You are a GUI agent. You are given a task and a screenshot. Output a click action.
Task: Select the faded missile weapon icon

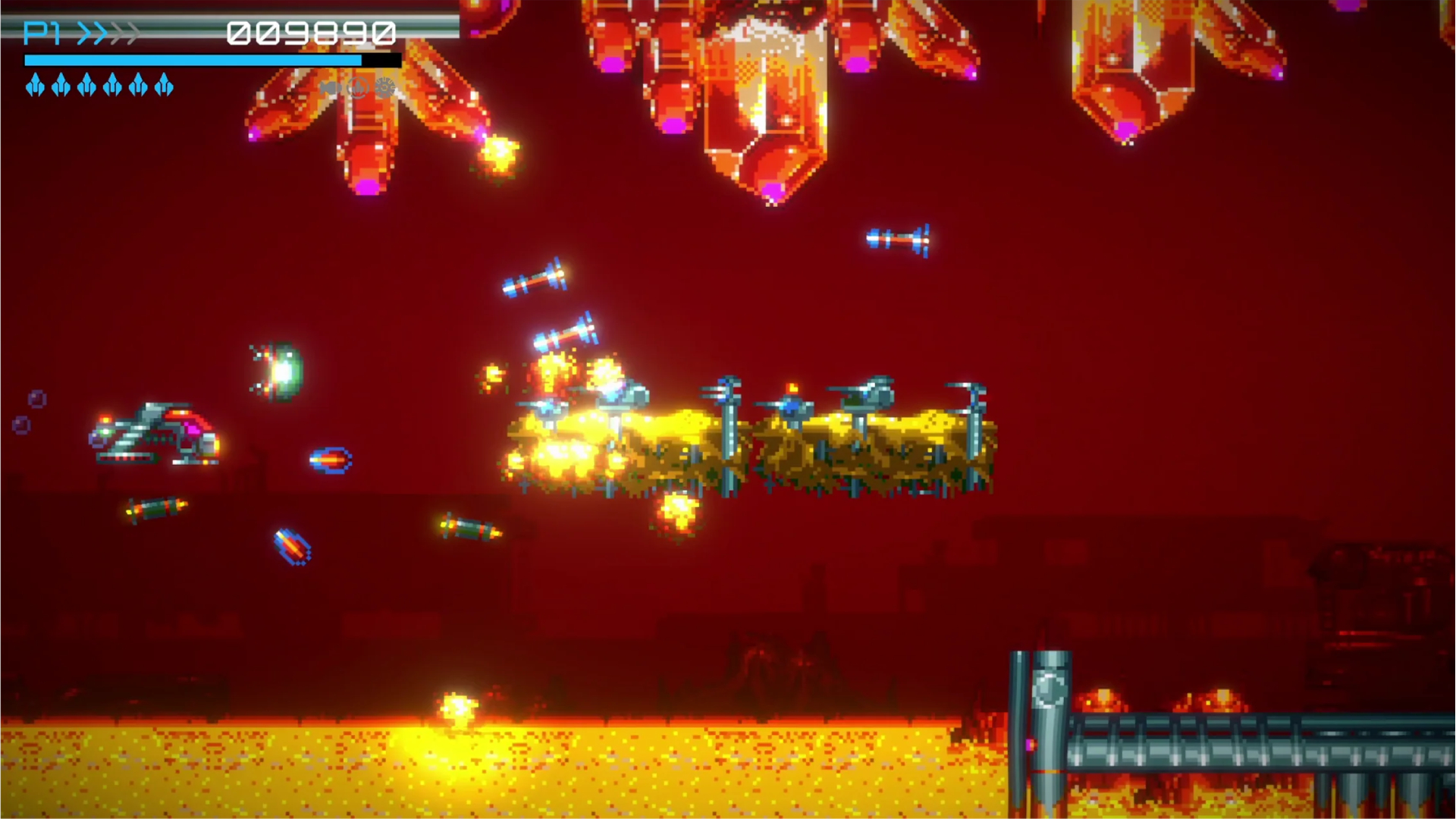pos(330,88)
